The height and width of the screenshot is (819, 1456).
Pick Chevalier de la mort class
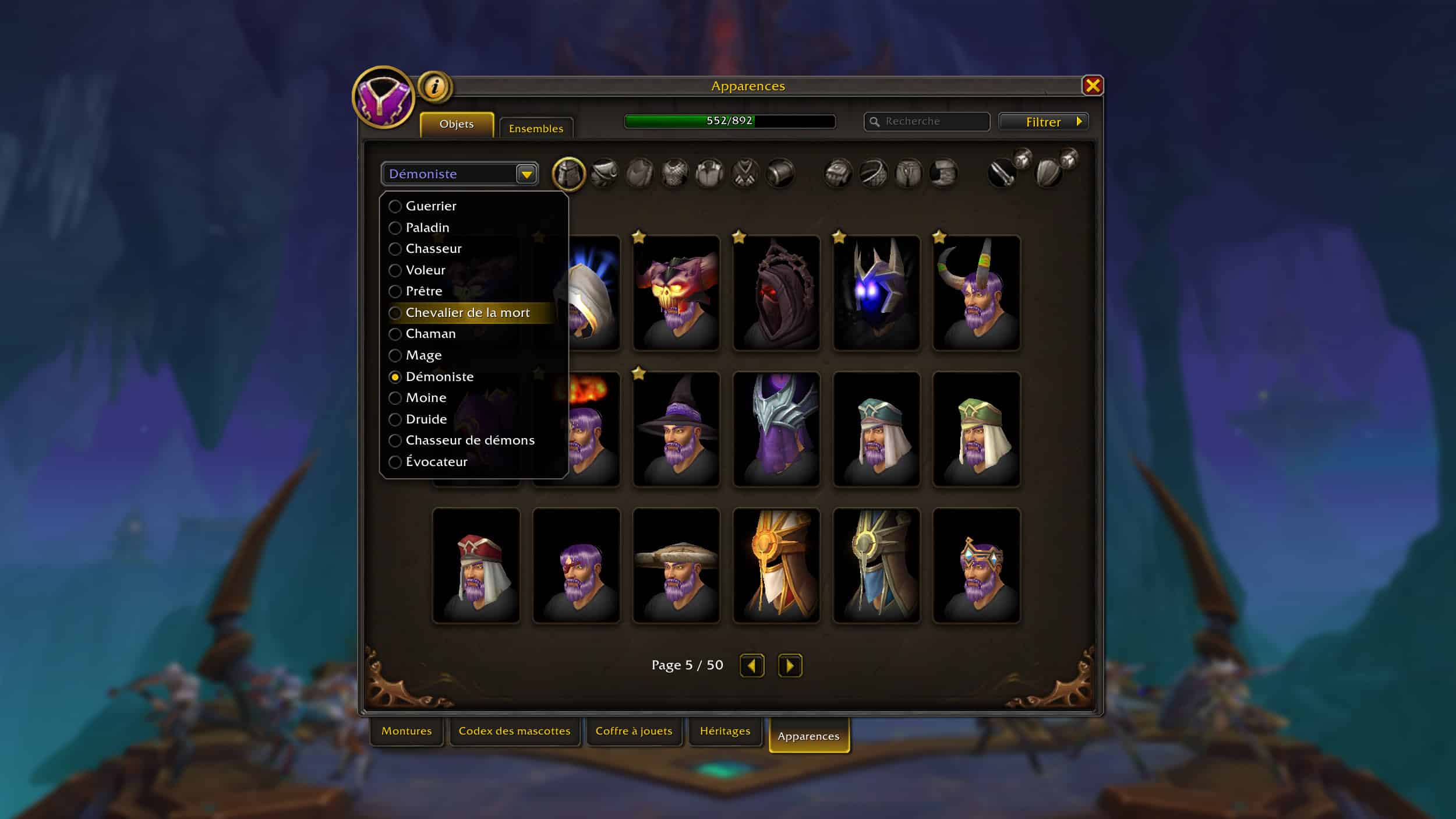(467, 313)
